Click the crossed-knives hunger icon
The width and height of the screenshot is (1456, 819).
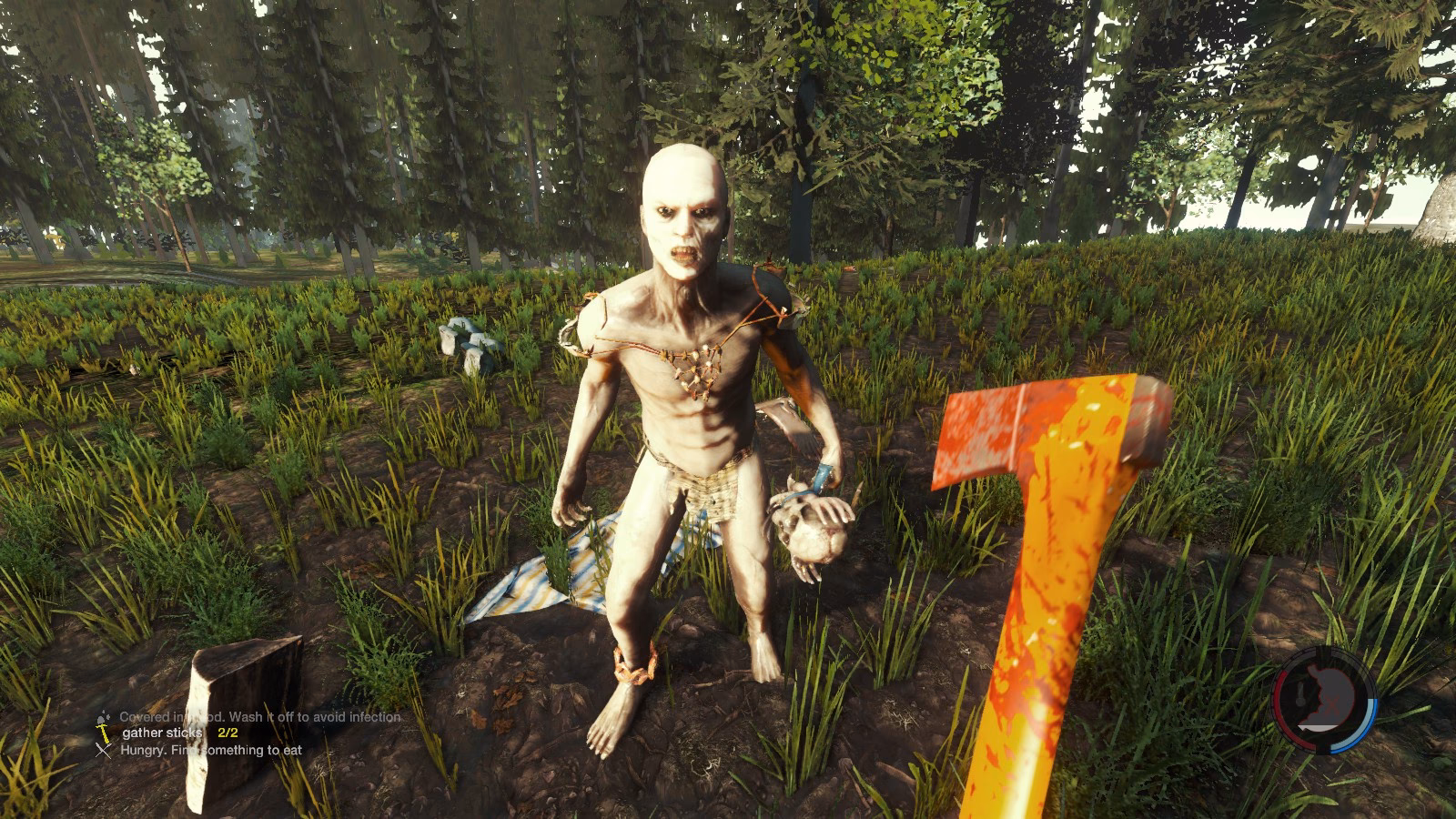click(102, 749)
